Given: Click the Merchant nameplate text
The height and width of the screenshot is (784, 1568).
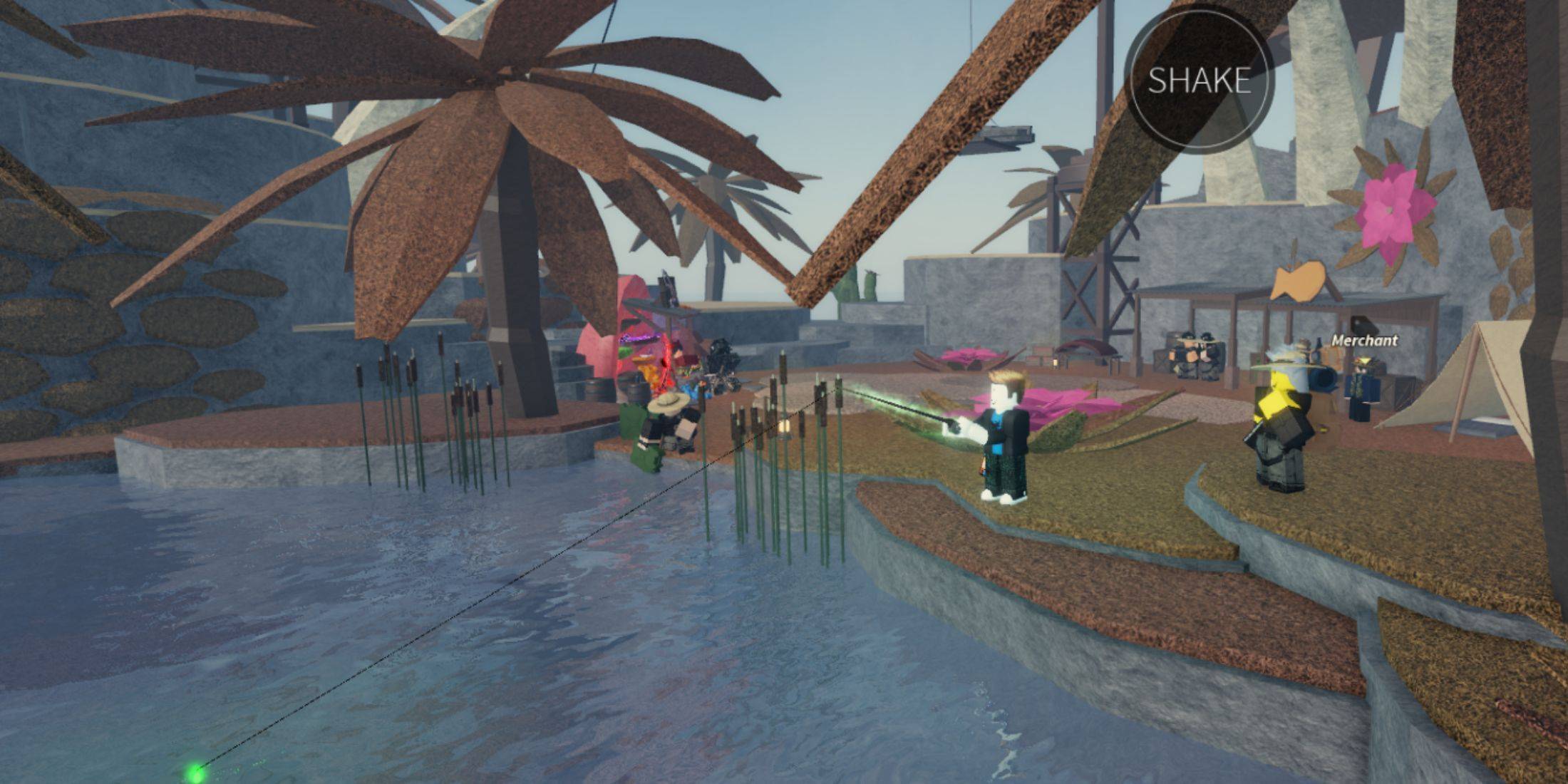Looking at the screenshot, I should pos(1364,341).
